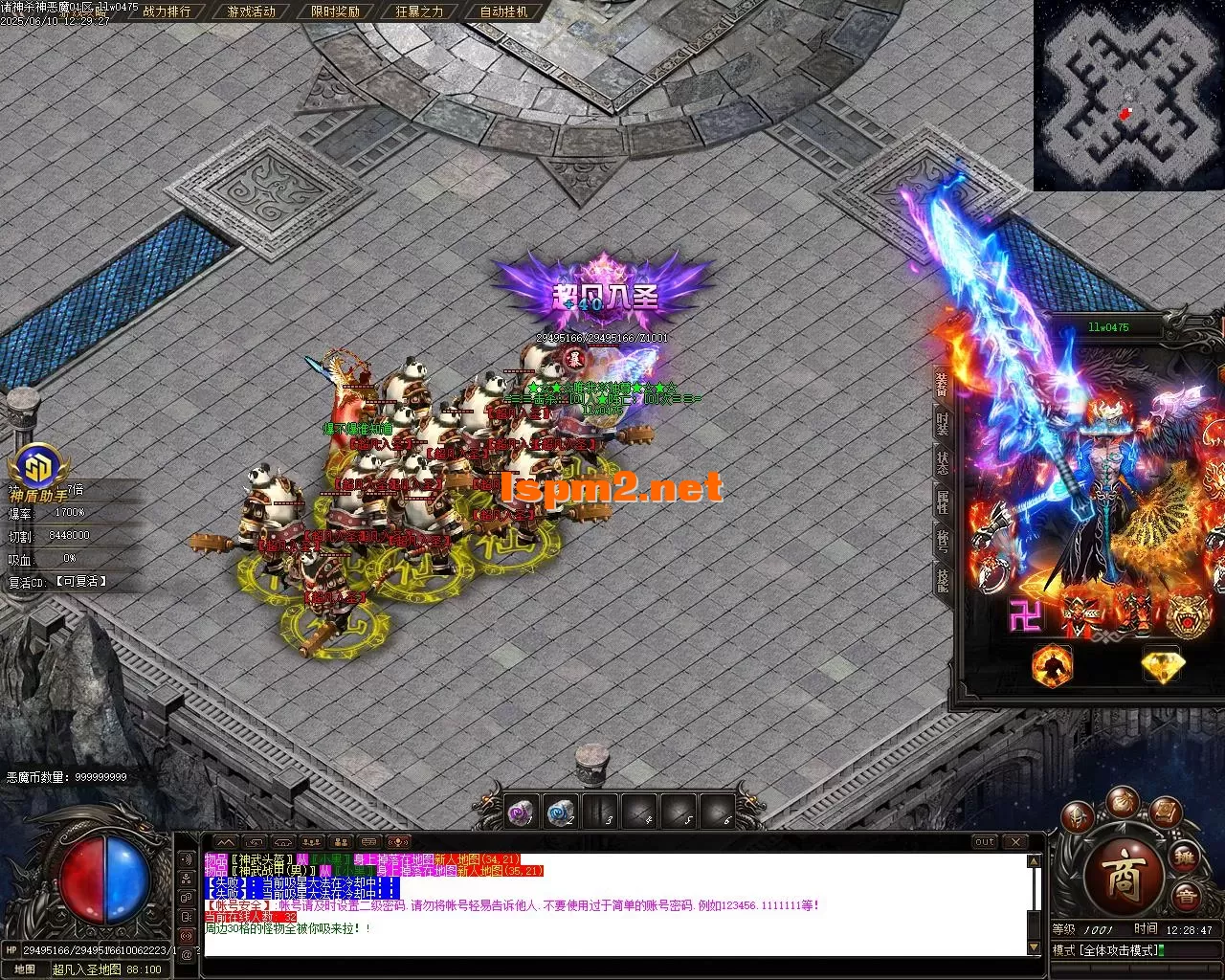Open the 游戏活动 game events menu

point(251,12)
